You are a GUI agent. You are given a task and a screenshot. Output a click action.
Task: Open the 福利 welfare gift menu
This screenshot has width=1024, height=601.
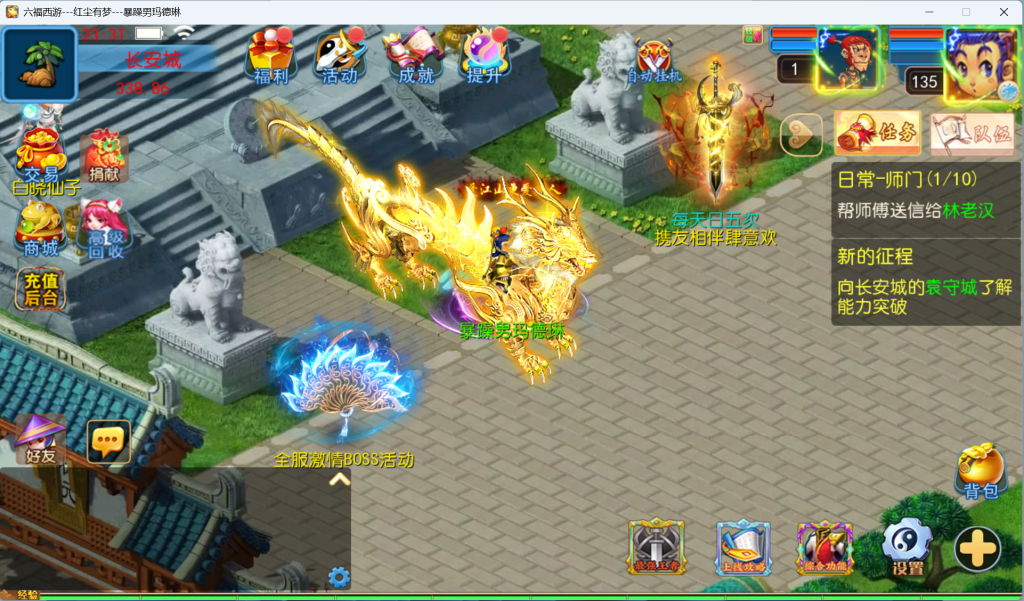coord(270,56)
